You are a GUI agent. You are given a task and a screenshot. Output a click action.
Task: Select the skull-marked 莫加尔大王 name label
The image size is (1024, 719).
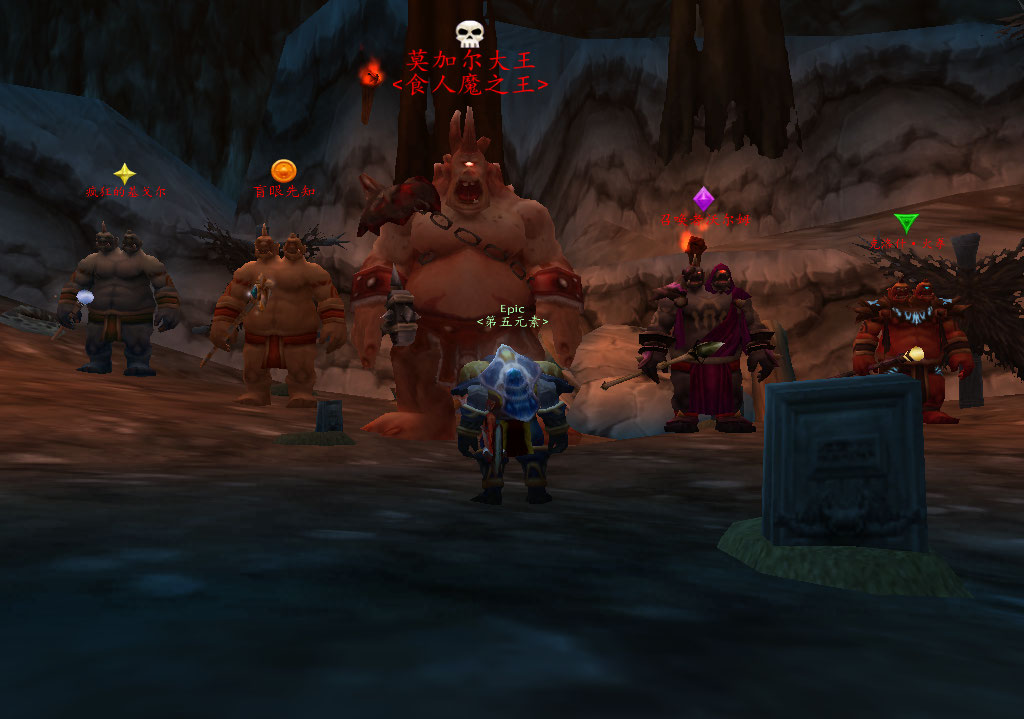470,61
